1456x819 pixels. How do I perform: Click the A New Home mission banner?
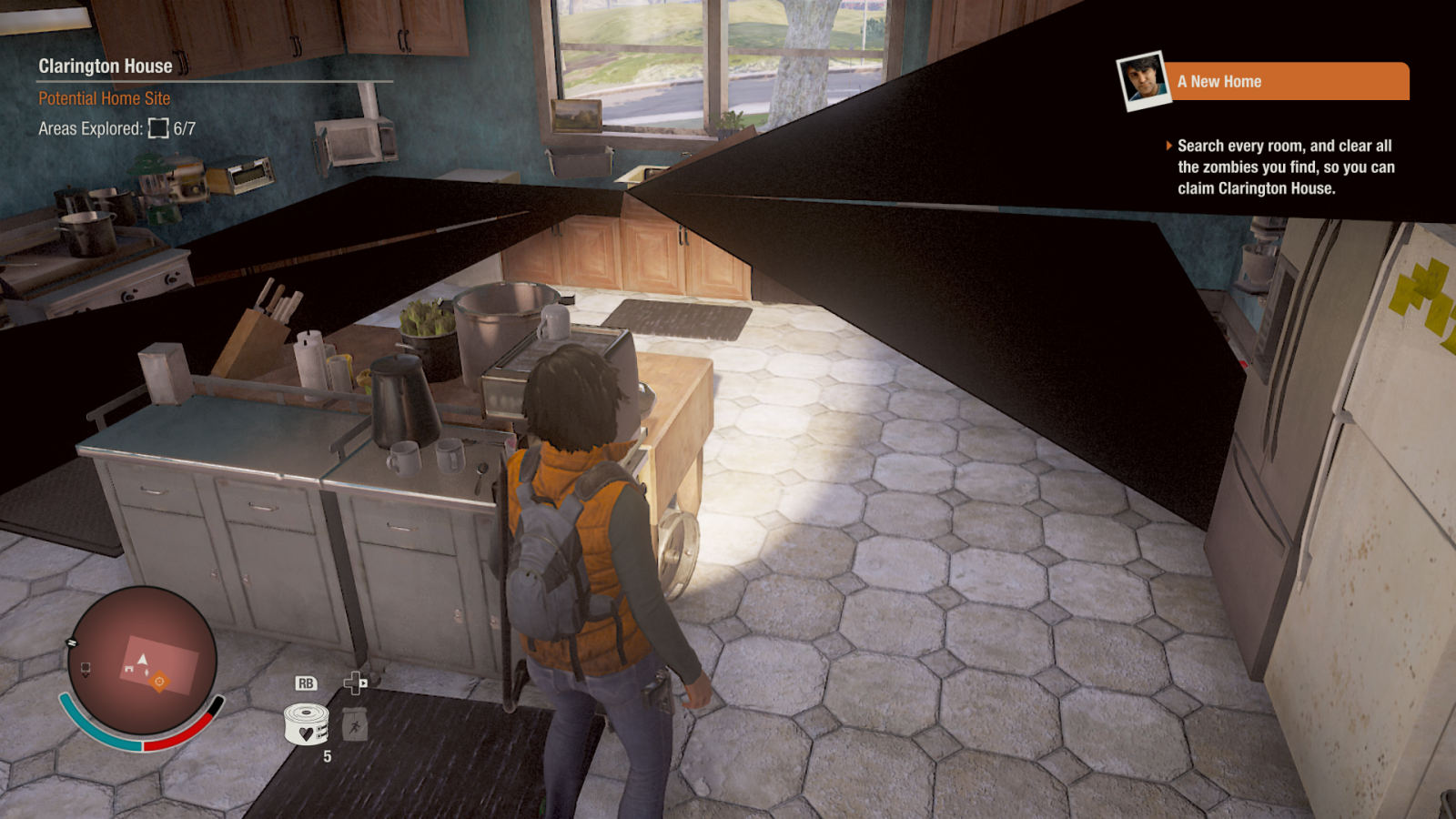[1288, 82]
